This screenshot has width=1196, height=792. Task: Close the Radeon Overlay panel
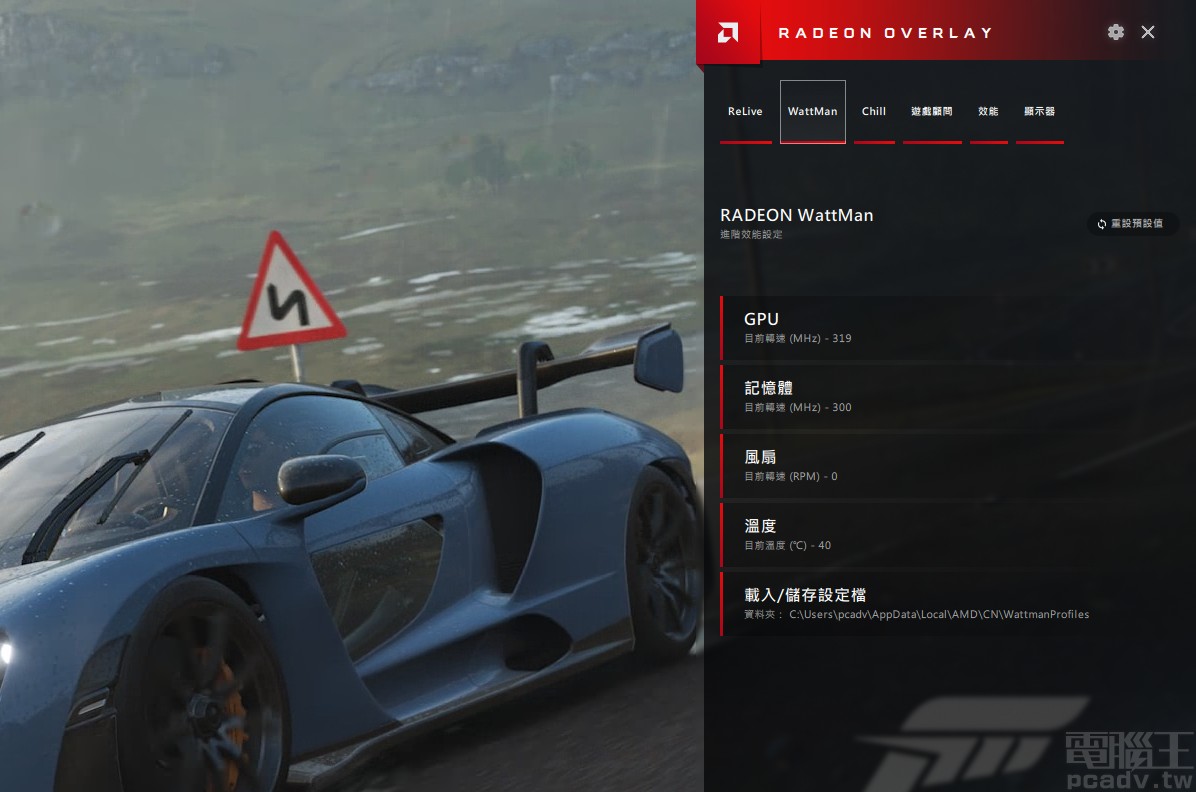[1148, 32]
